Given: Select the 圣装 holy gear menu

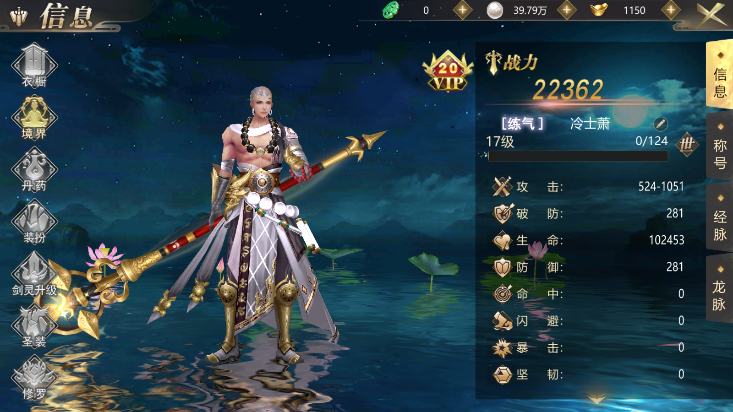Looking at the screenshot, I should (x=33, y=324).
